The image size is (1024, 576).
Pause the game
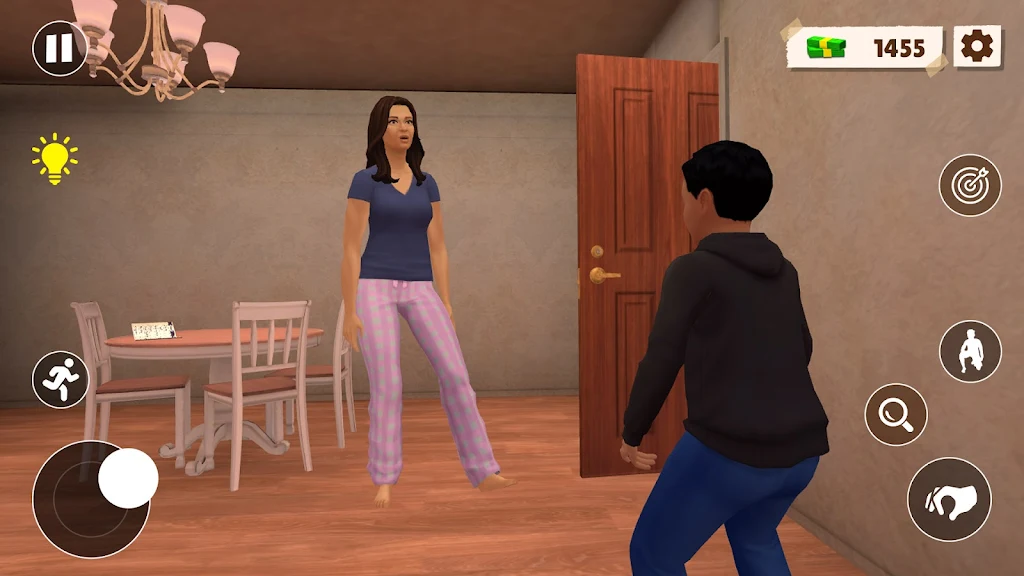[x=60, y=48]
